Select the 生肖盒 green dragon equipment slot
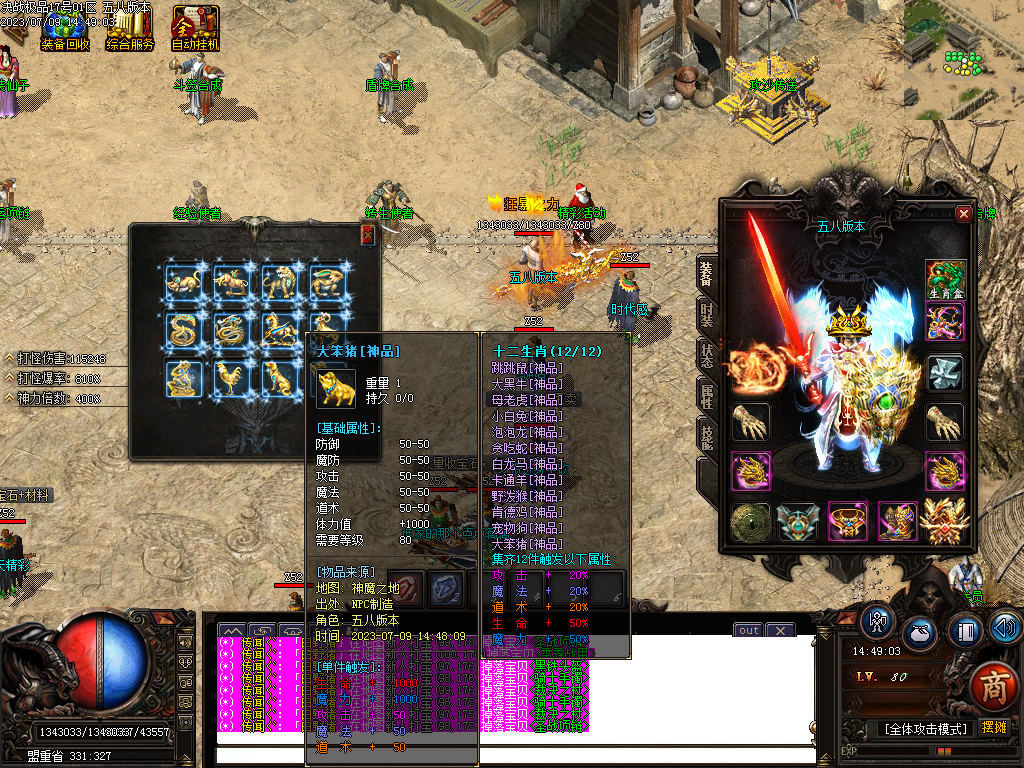The width and height of the screenshot is (1024, 768). point(944,279)
